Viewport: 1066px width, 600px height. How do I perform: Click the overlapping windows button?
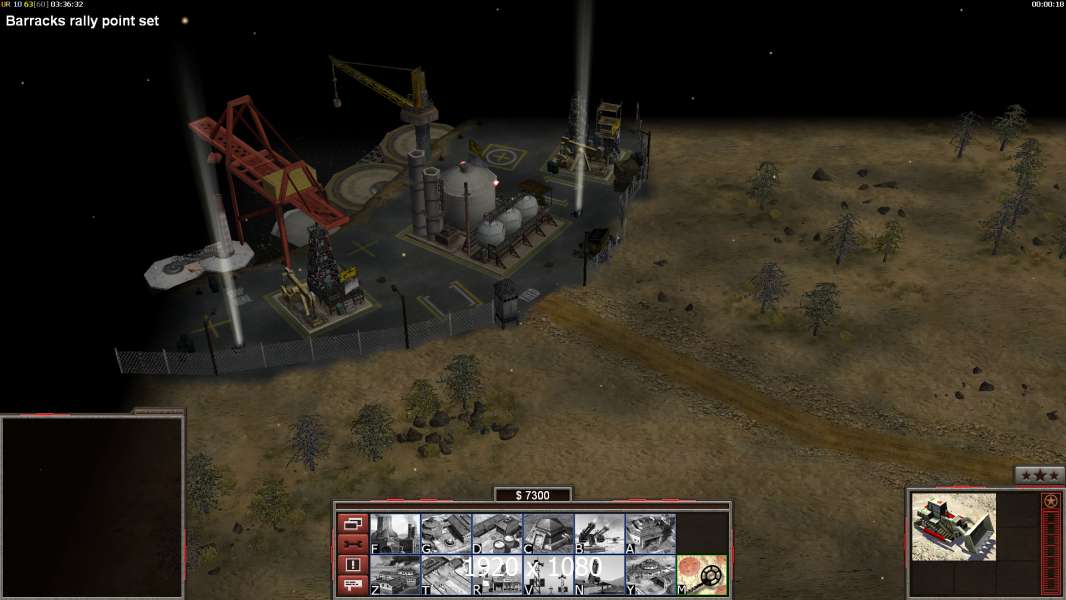click(x=353, y=523)
